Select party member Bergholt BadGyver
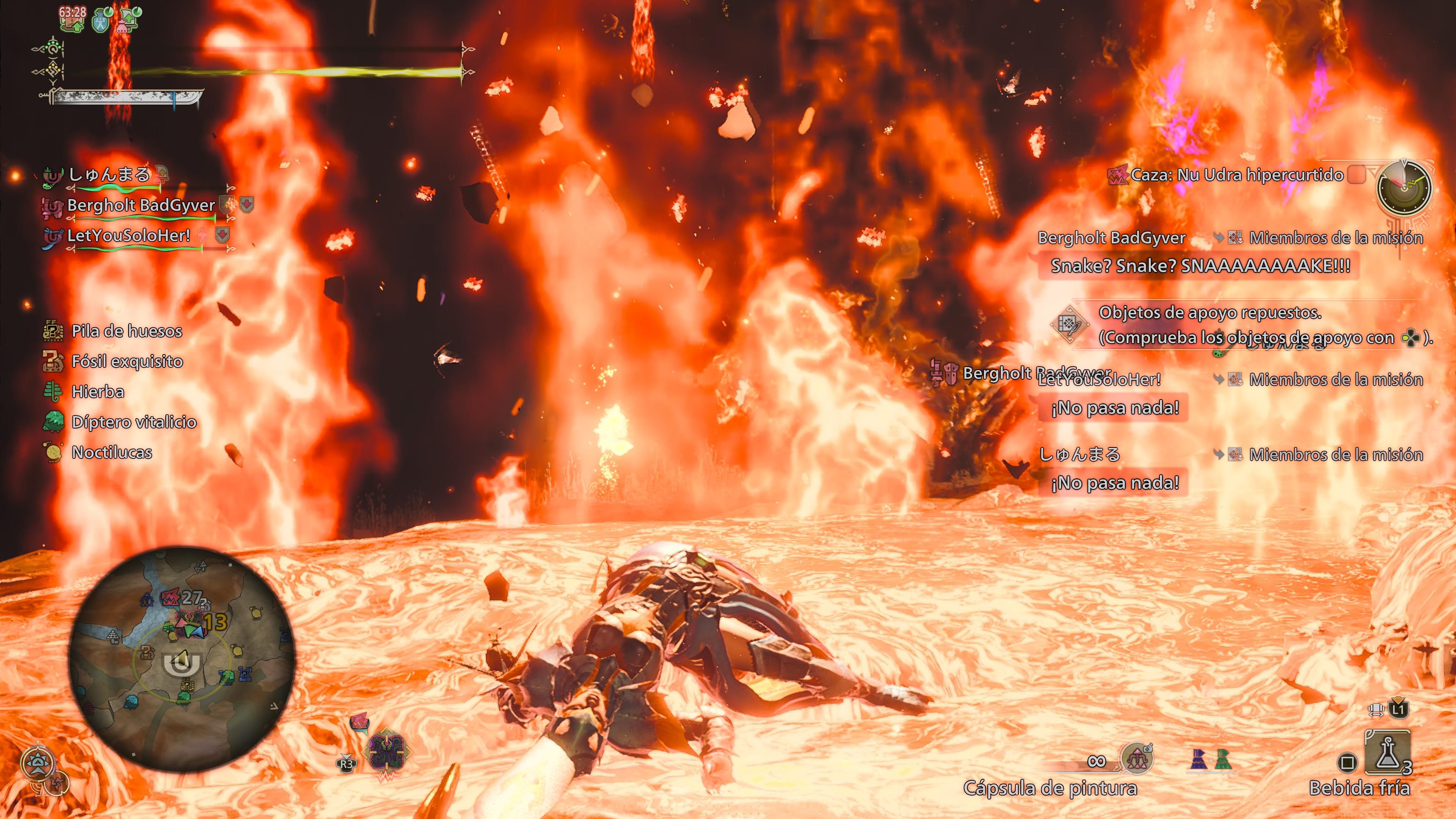The height and width of the screenshot is (819, 1456). click(x=141, y=205)
